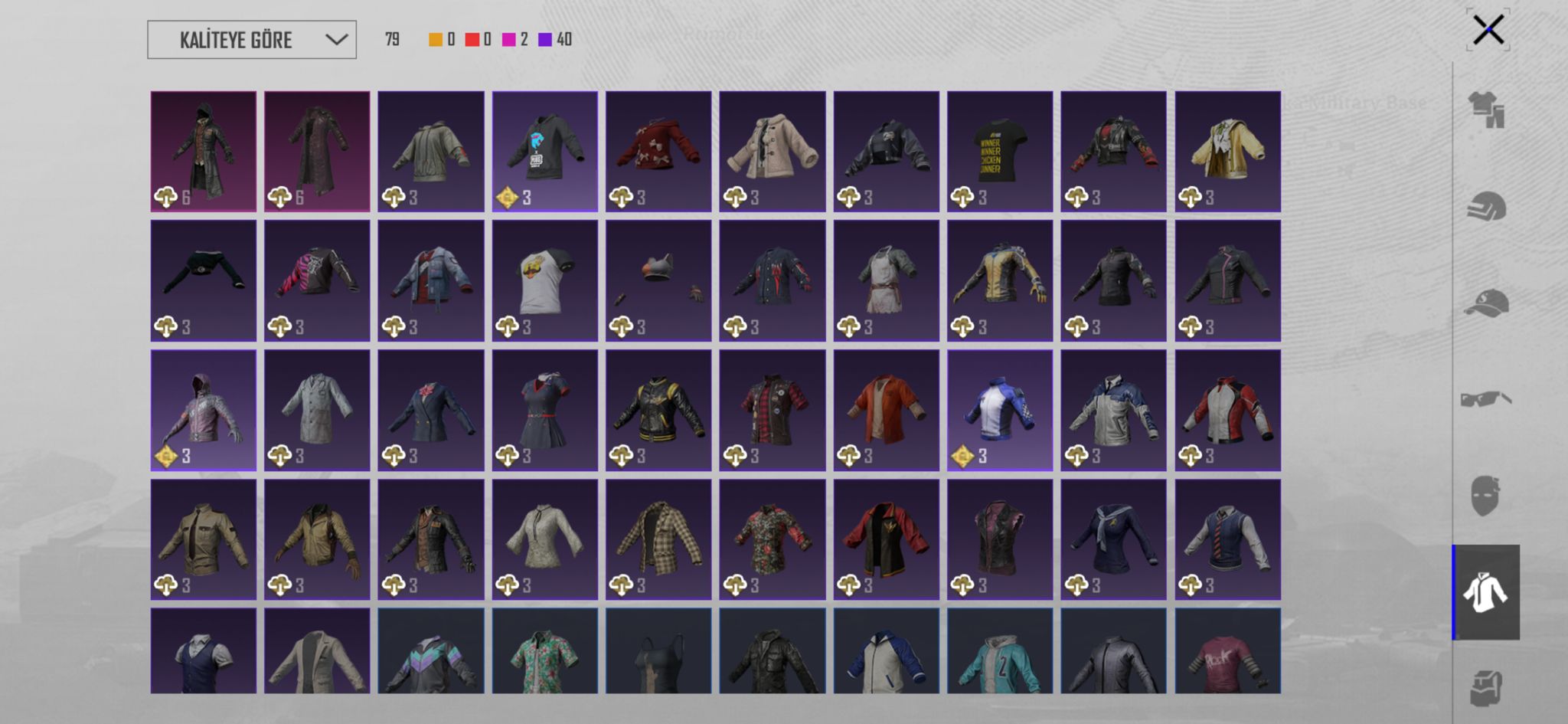Image resolution: width=1568 pixels, height=724 pixels.
Task: Close the inventory with the X button
Action: [1488, 31]
